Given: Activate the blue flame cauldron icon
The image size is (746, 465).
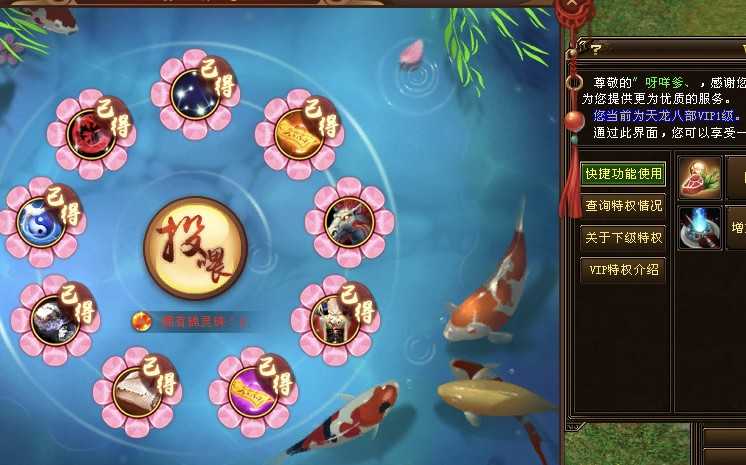Looking at the screenshot, I should [700, 228].
